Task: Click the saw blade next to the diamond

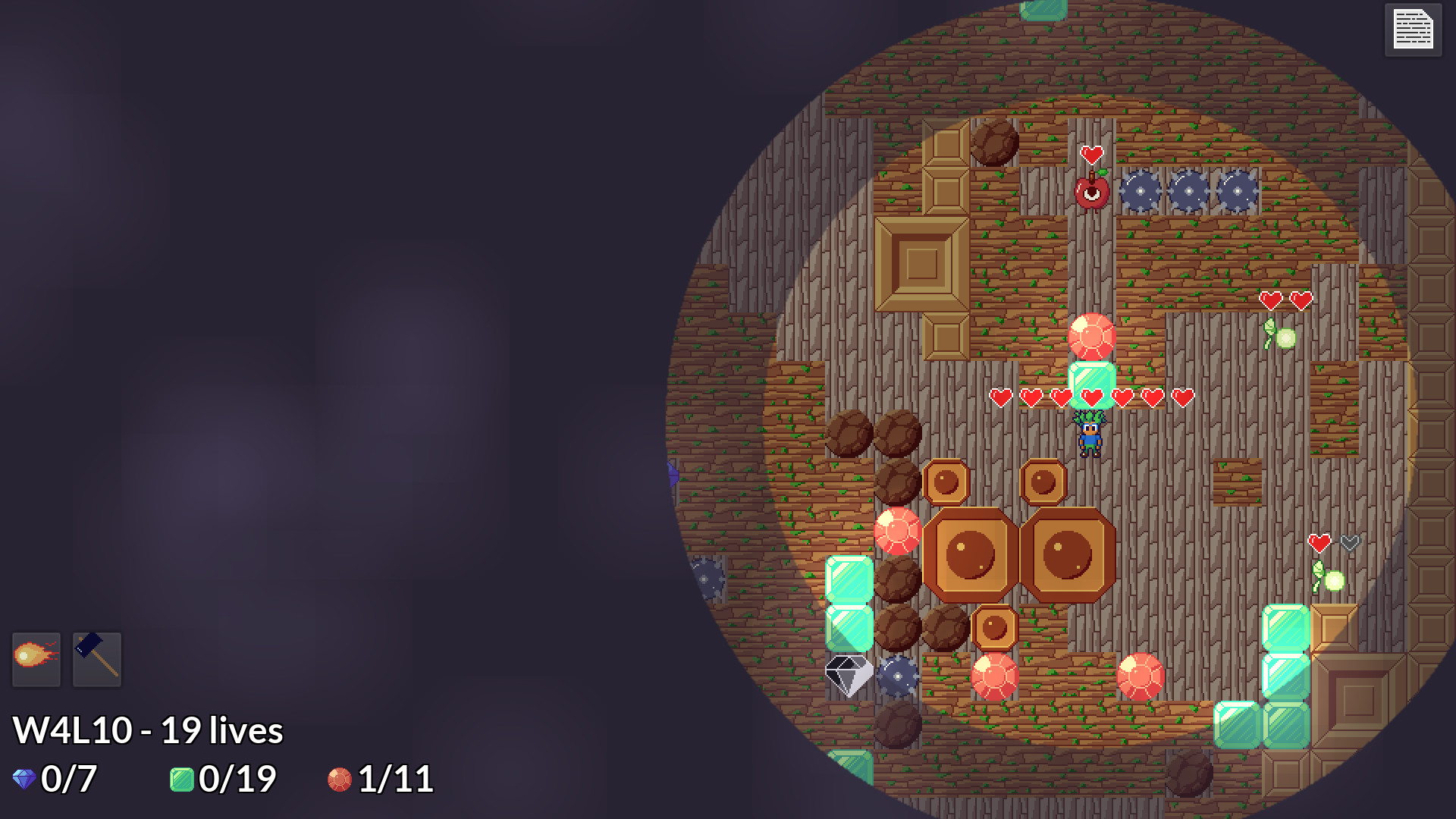Action: [899, 673]
